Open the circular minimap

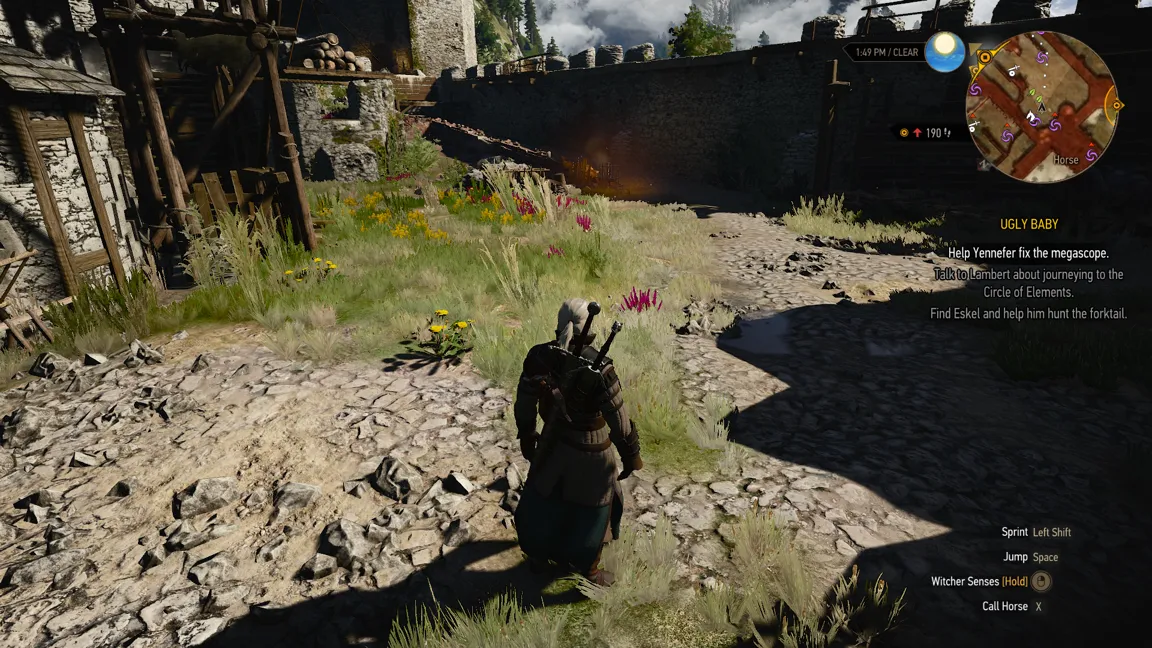(x=1041, y=107)
